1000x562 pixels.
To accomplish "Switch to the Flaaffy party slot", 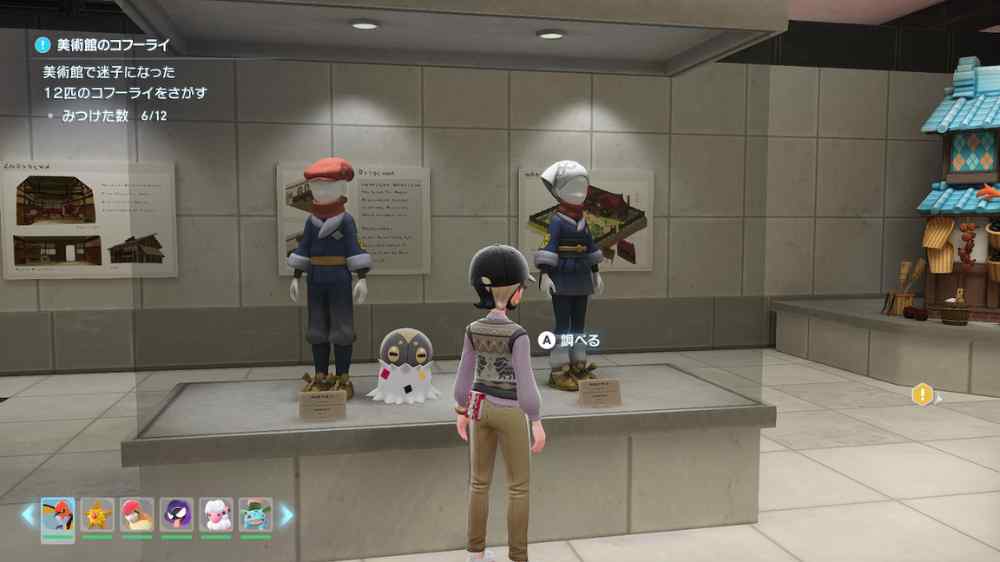I will coord(216,514).
